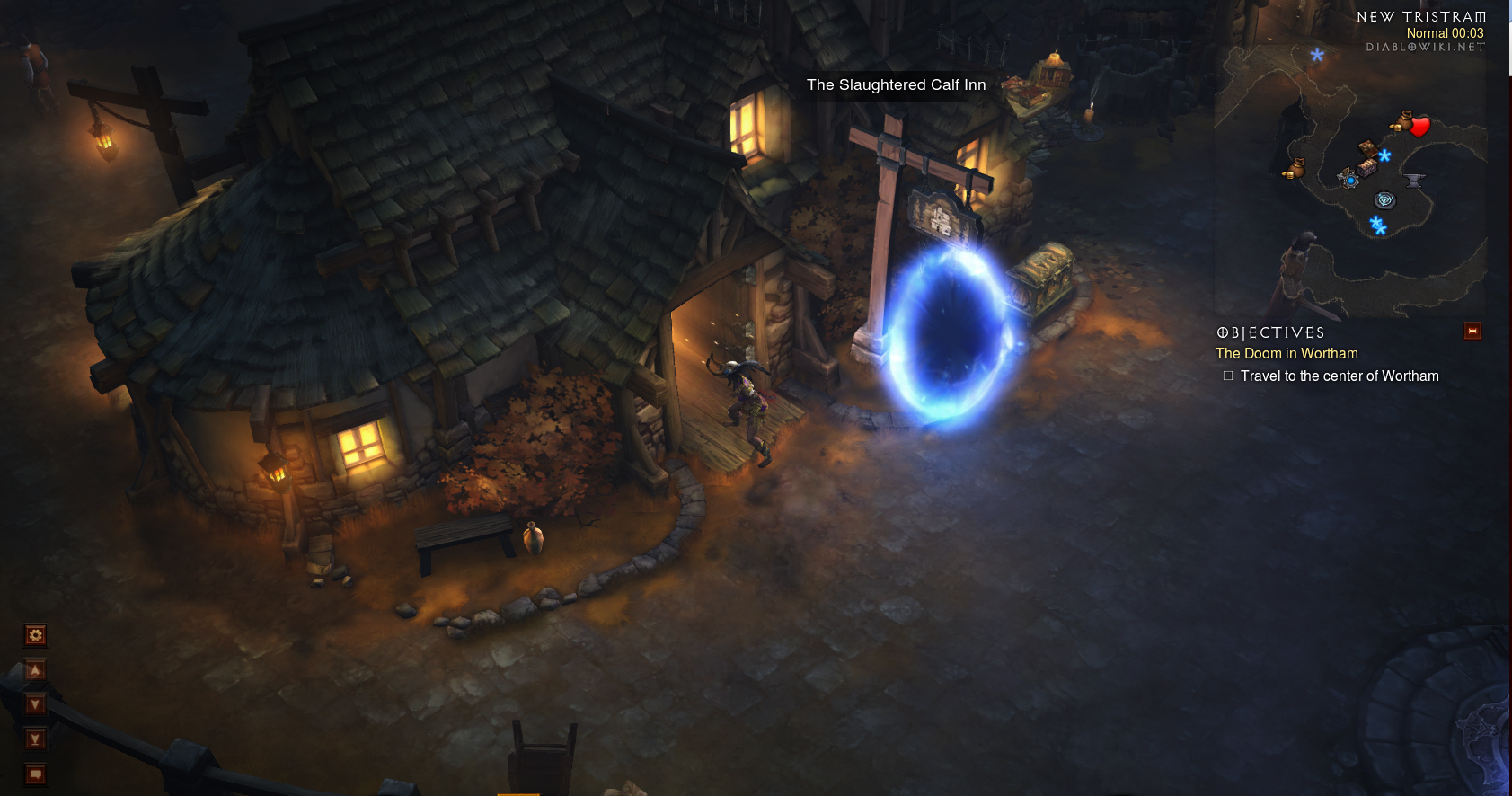1512x796 pixels.
Task: Click the anvil blacksmith marker on minimap
Action: click(1414, 181)
